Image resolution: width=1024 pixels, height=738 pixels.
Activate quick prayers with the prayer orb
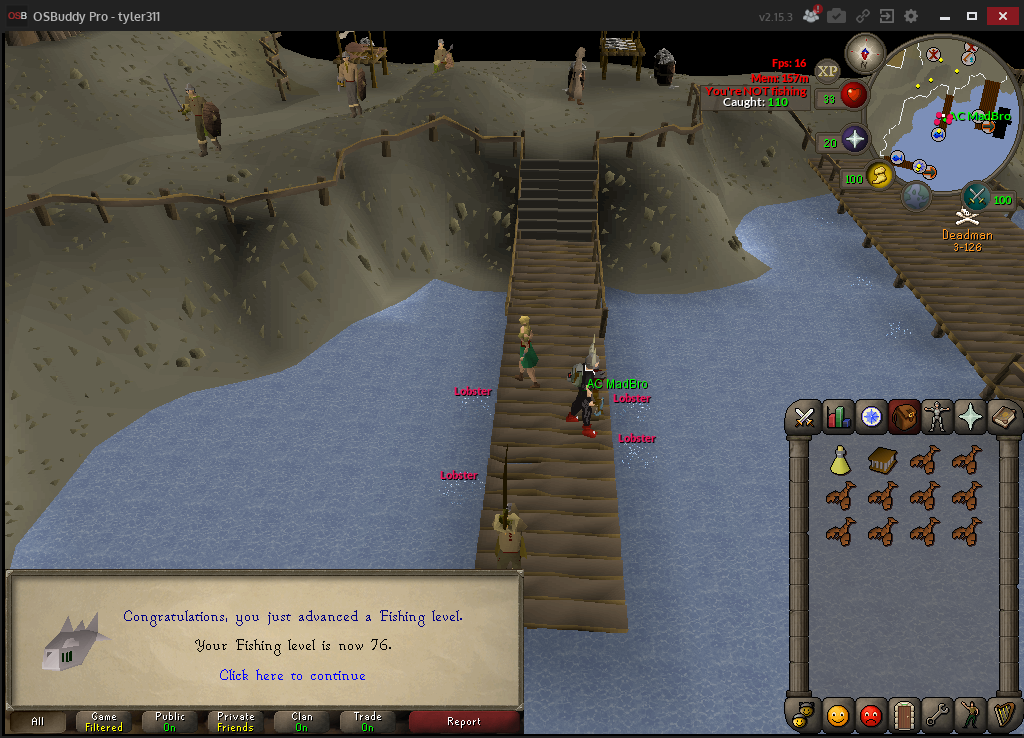(x=854, y=139)
